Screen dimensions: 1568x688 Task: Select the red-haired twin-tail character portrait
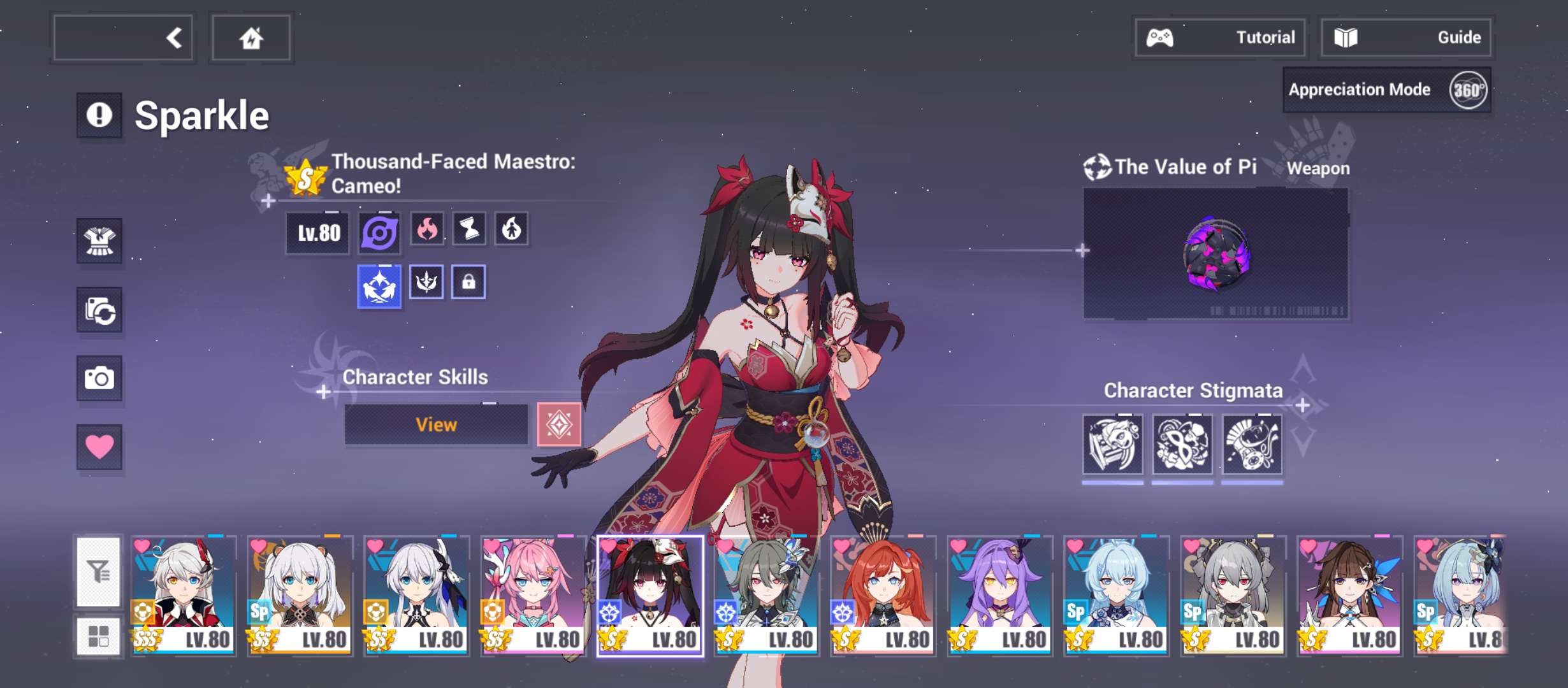[x=883, y=595]
